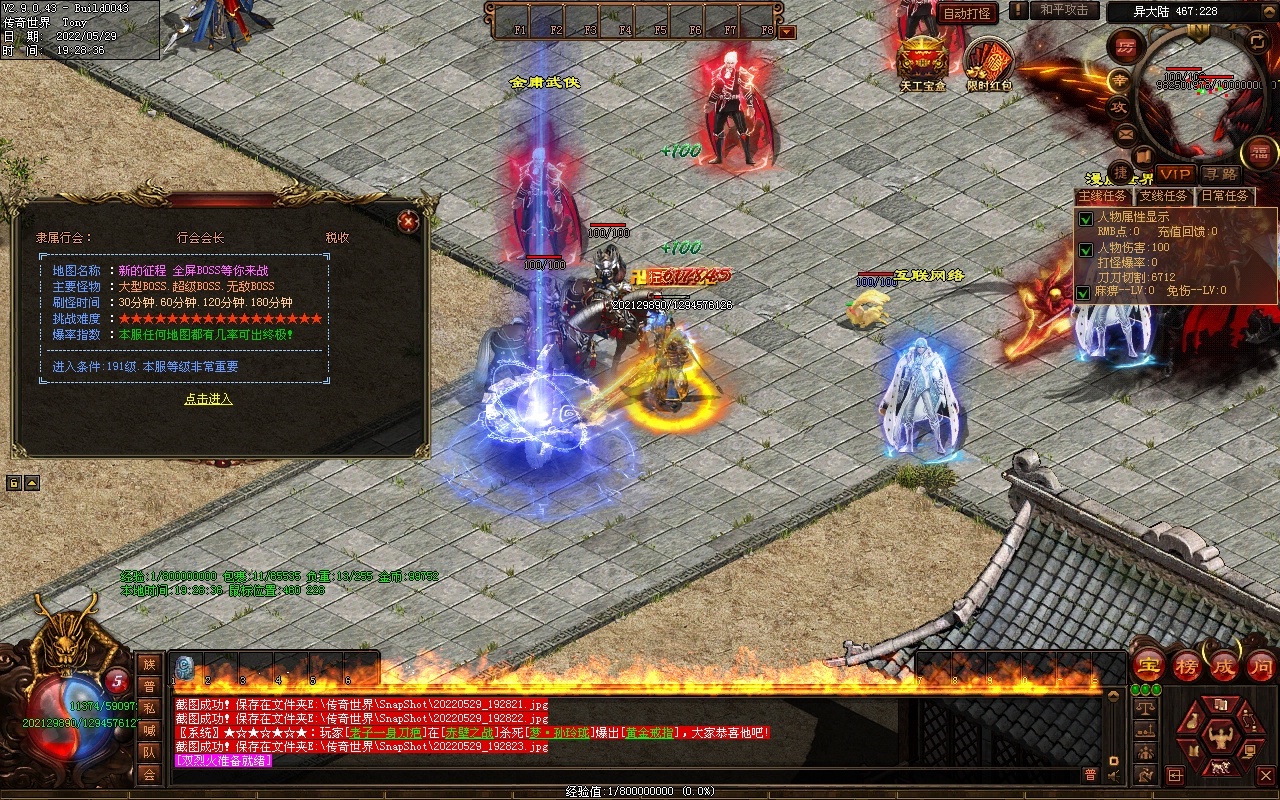Open the 天工宝盒 treasure box icon

click(922, 60)
